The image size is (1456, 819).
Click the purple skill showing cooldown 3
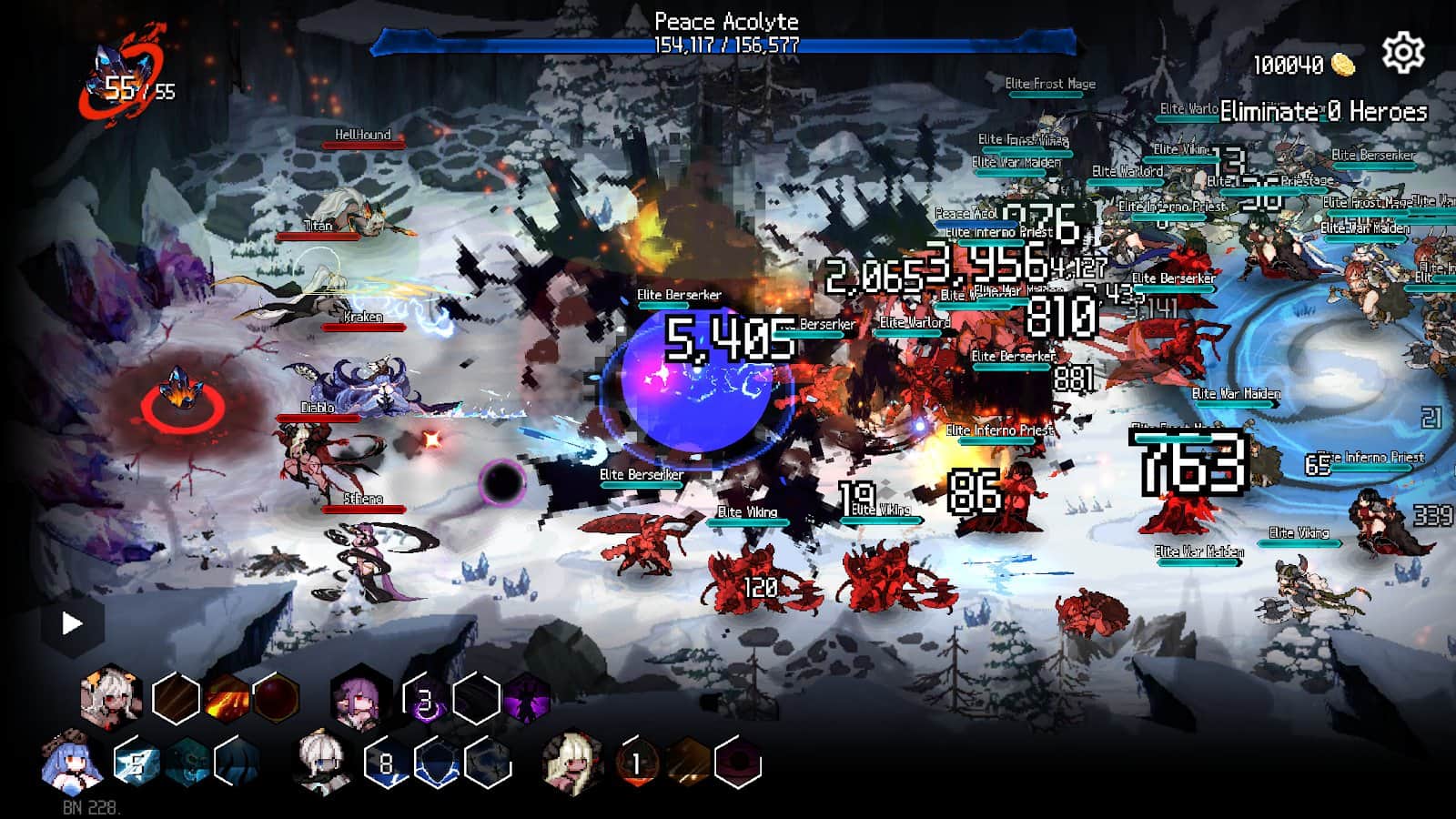coord(425,701)
